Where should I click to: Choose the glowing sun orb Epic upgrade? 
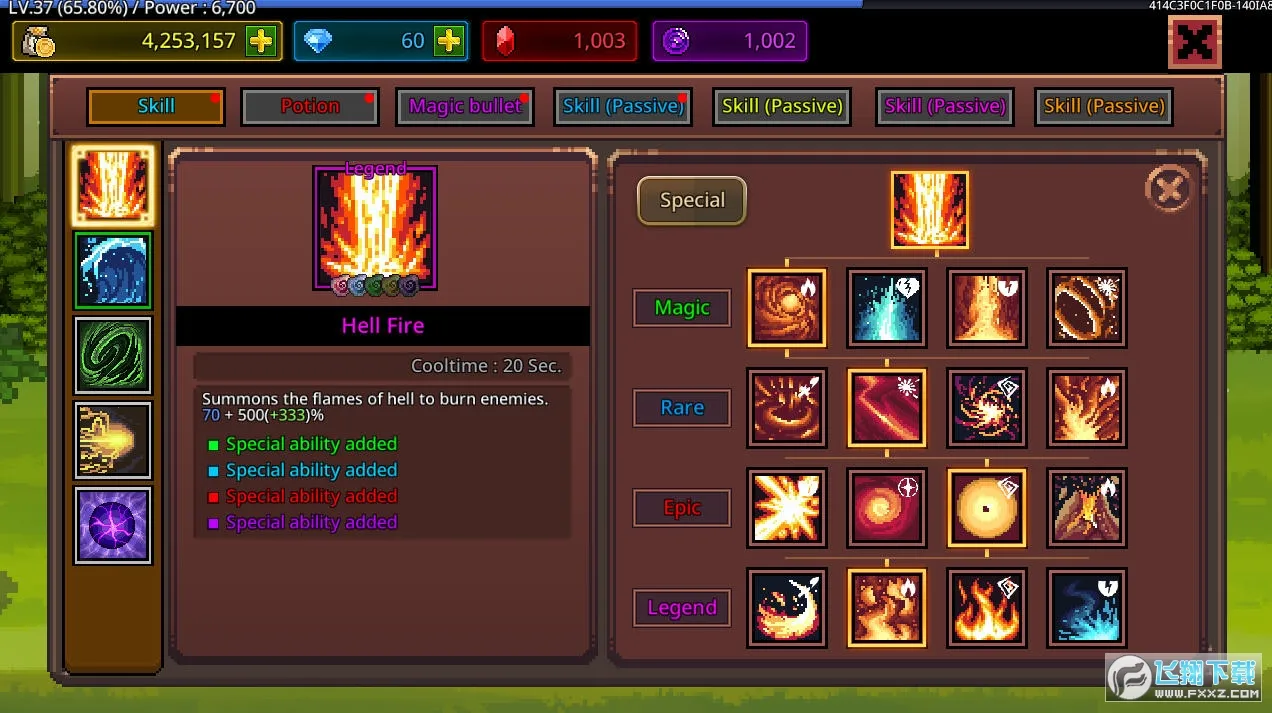[x=987, y=508]
